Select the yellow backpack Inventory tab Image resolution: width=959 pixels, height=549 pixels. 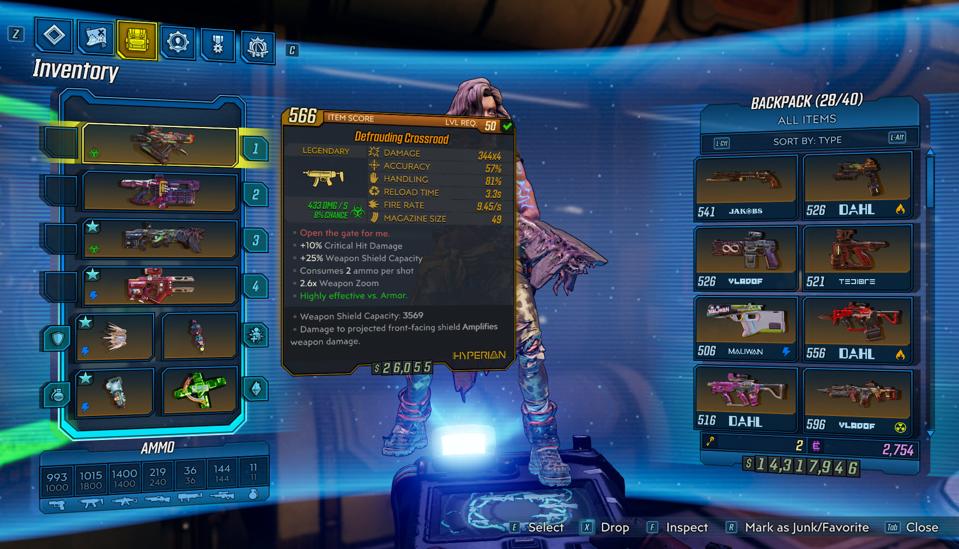pos(137,39)
